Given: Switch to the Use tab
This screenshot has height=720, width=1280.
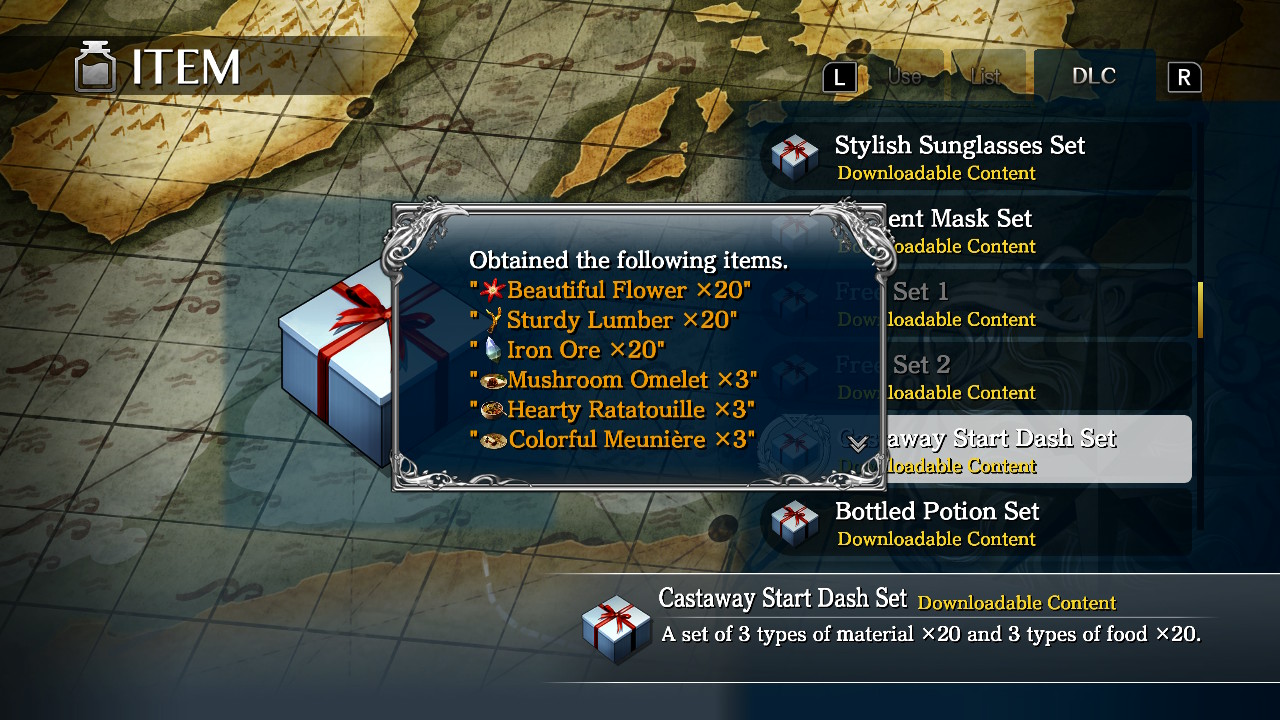Looking at the screenshot, I should [904, 74].
